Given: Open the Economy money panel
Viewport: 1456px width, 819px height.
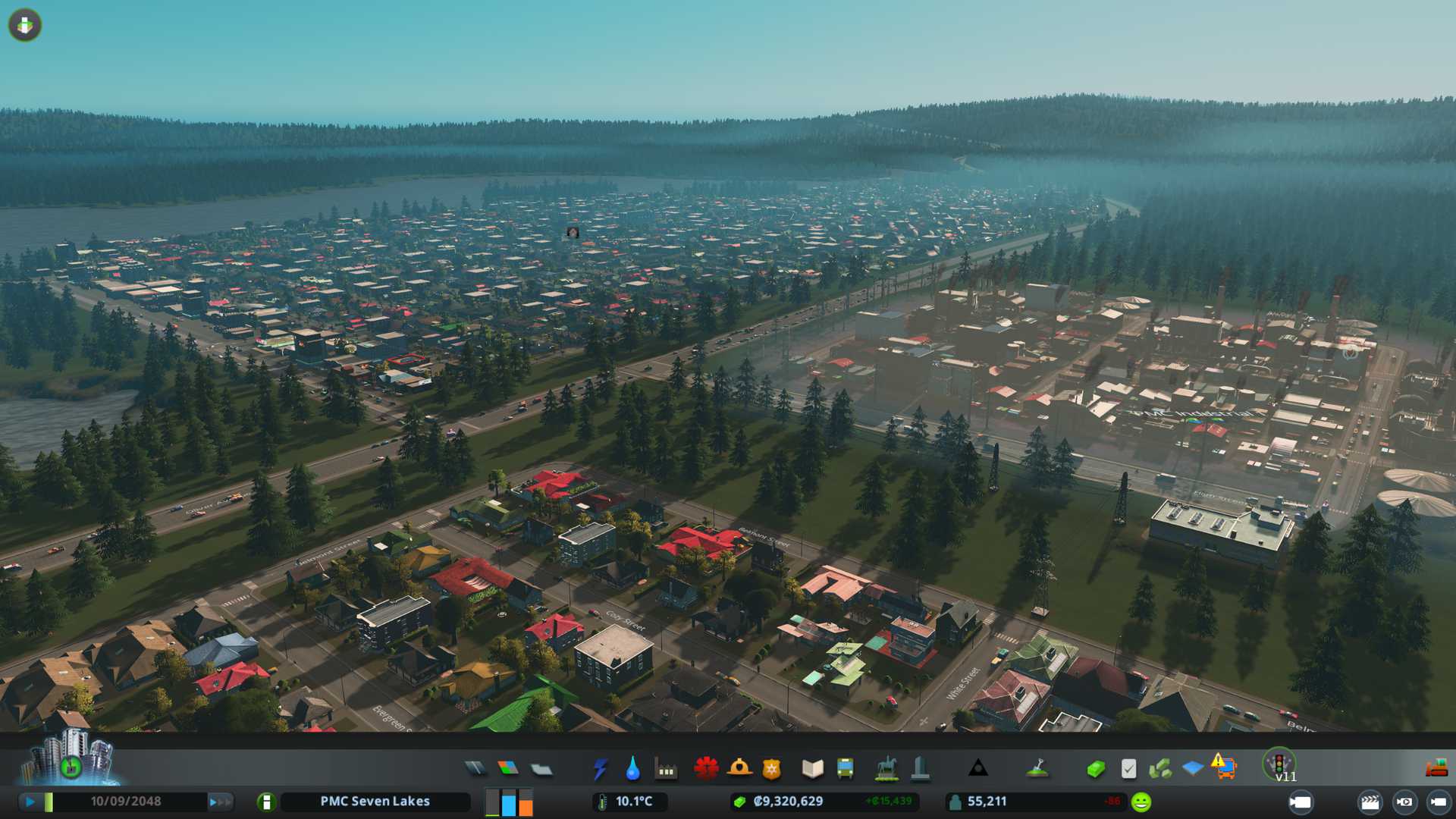Looking at the screenshot, I should 1095,769.
